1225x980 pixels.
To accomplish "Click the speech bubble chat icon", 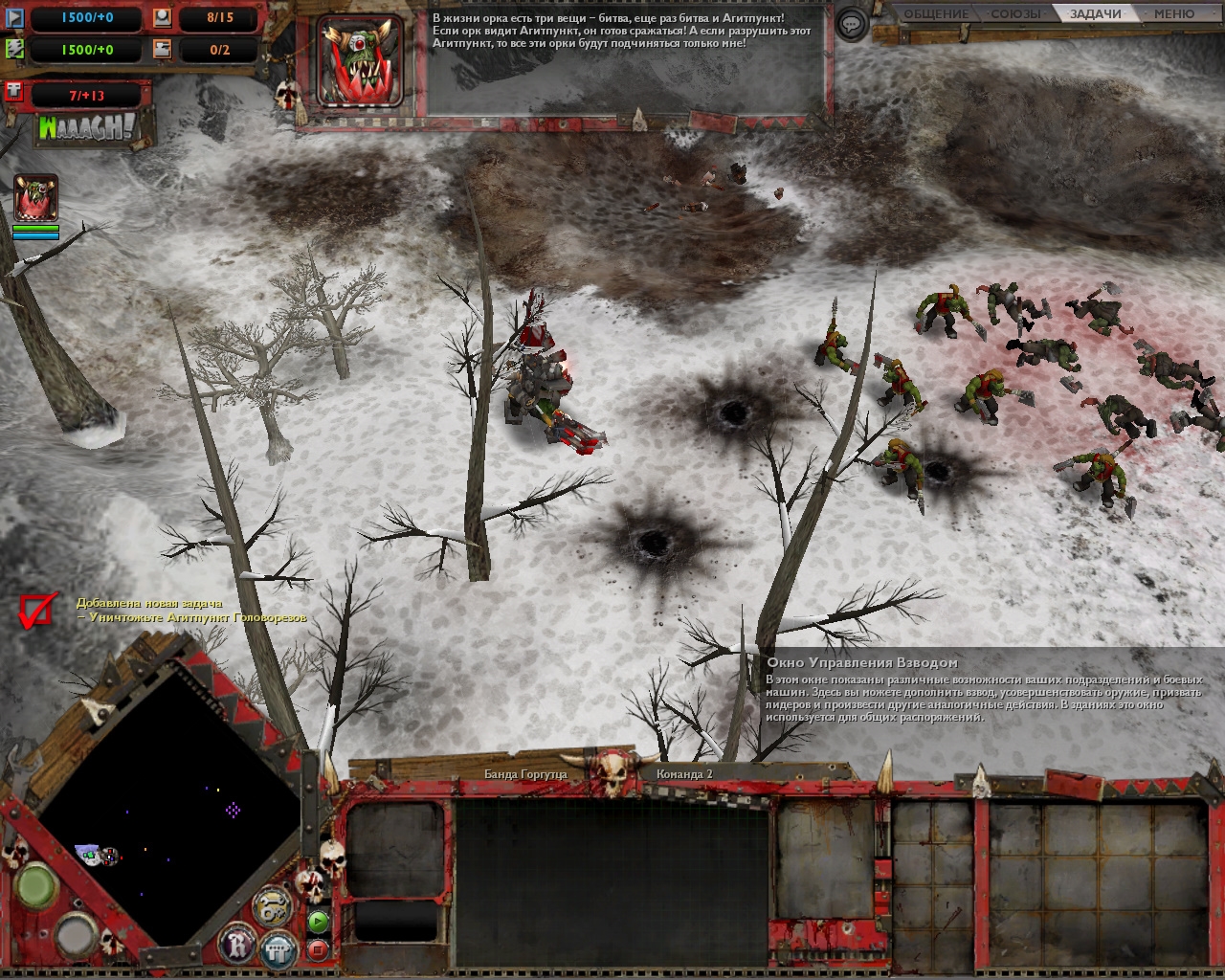I will (x=851, y=24).
